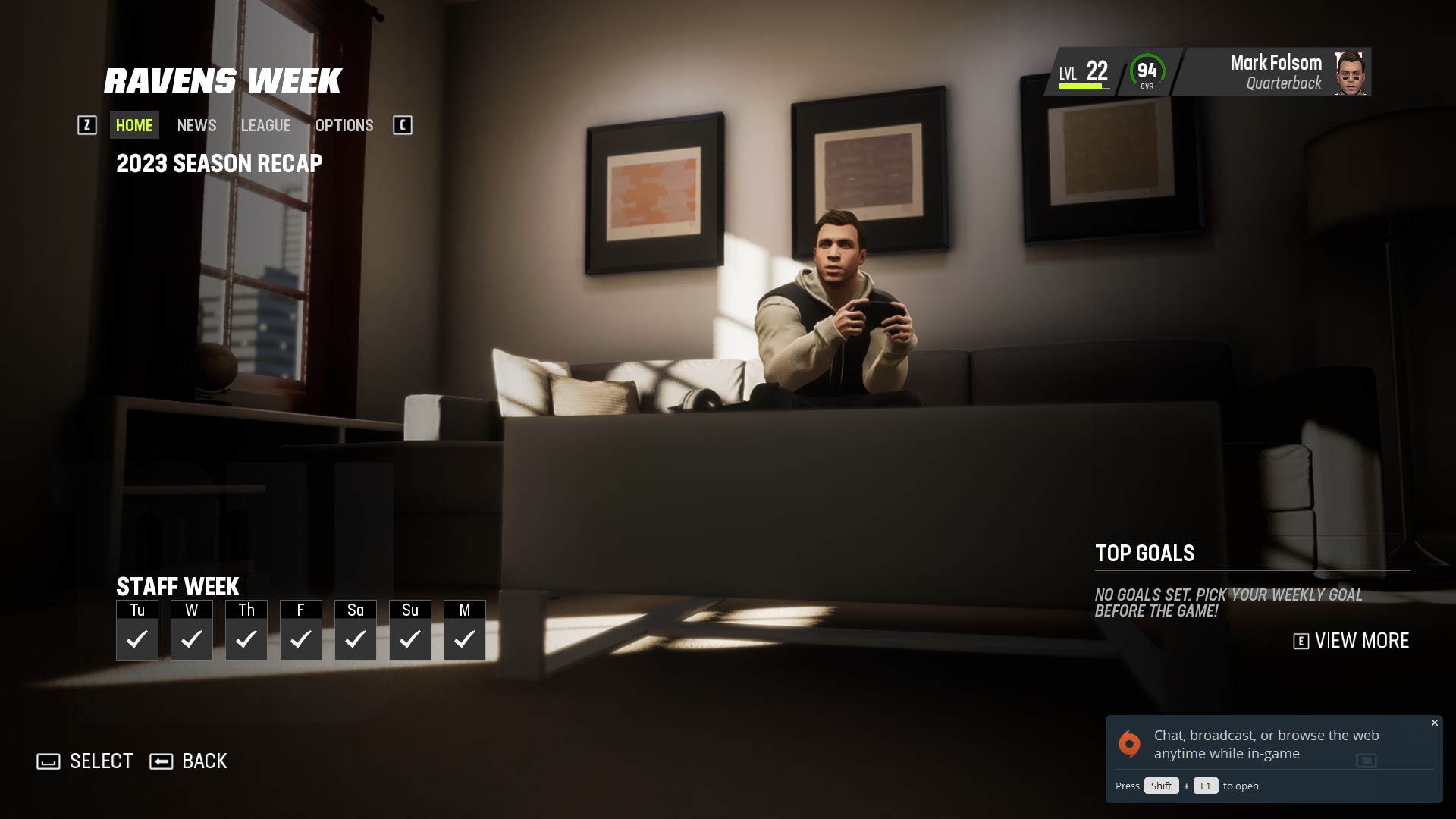The image size is (1456, 819).
Task: Open the News tab
Action: point(196,125)
